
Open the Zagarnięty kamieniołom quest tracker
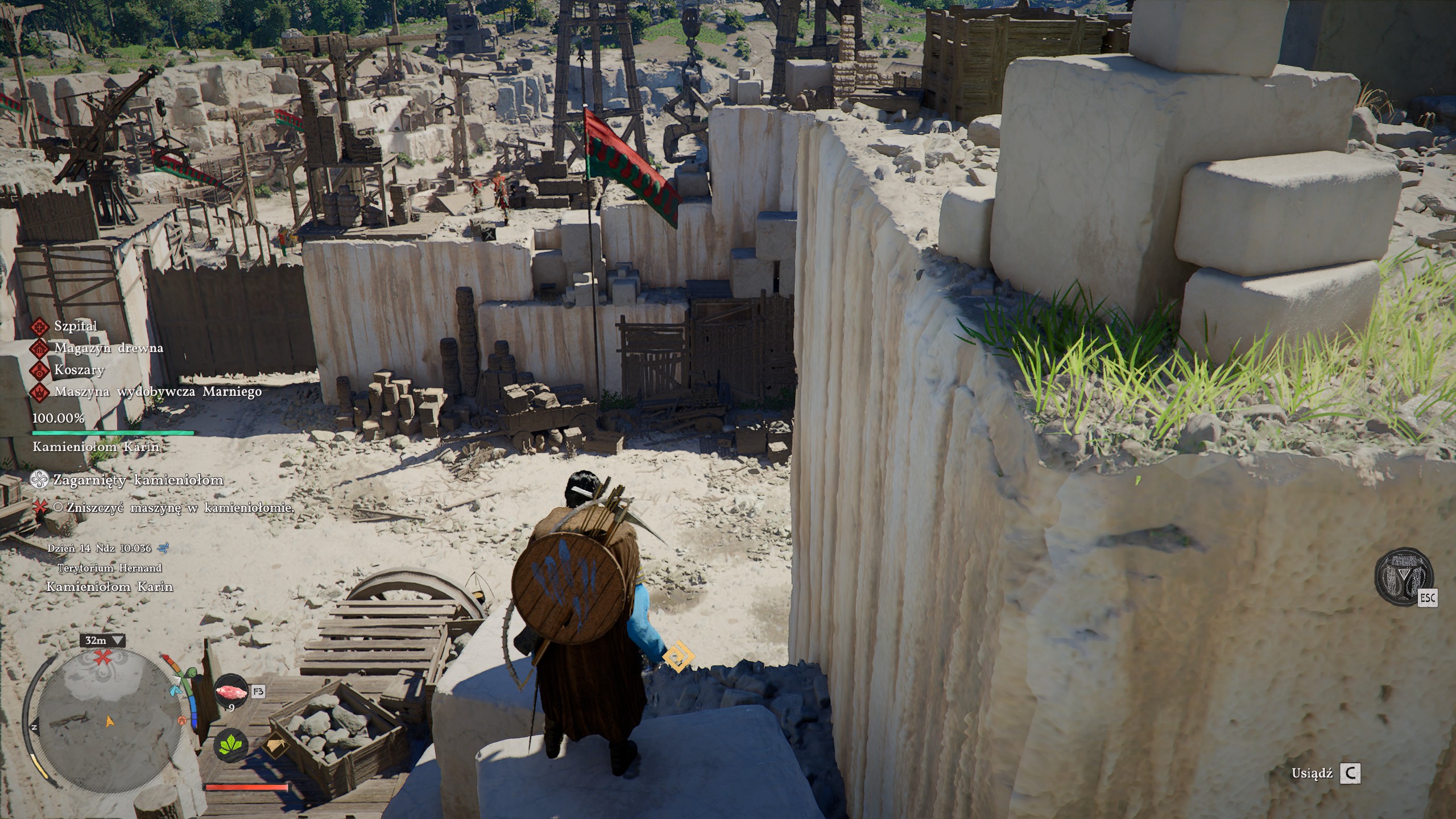click(138, 480)
